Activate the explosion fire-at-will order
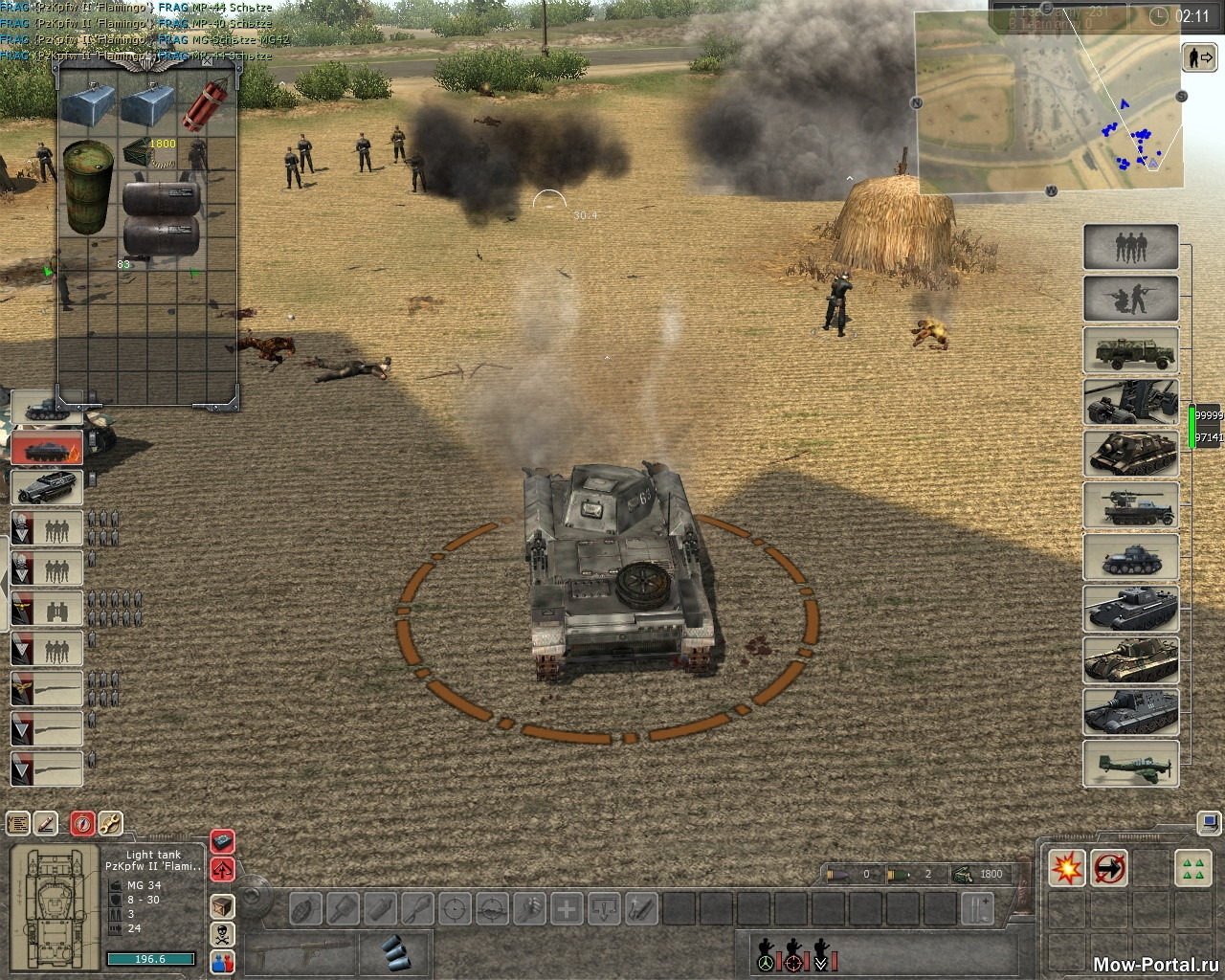This screenshot has width=1225, height=980. pyautogui.click(x=1067, y=868)
